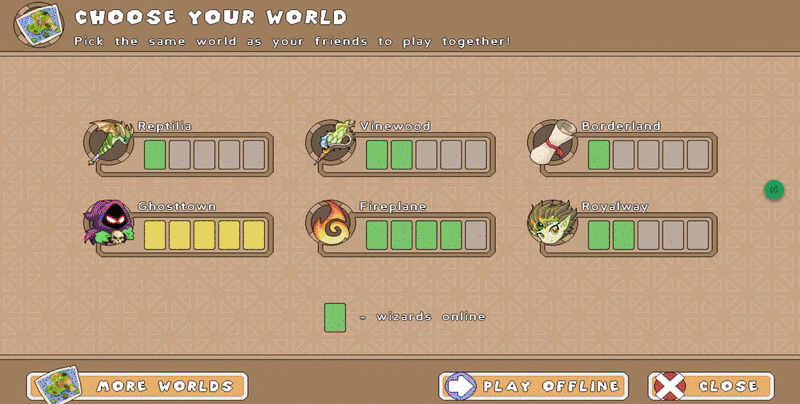Close the world selection screen

pos(711,386)
